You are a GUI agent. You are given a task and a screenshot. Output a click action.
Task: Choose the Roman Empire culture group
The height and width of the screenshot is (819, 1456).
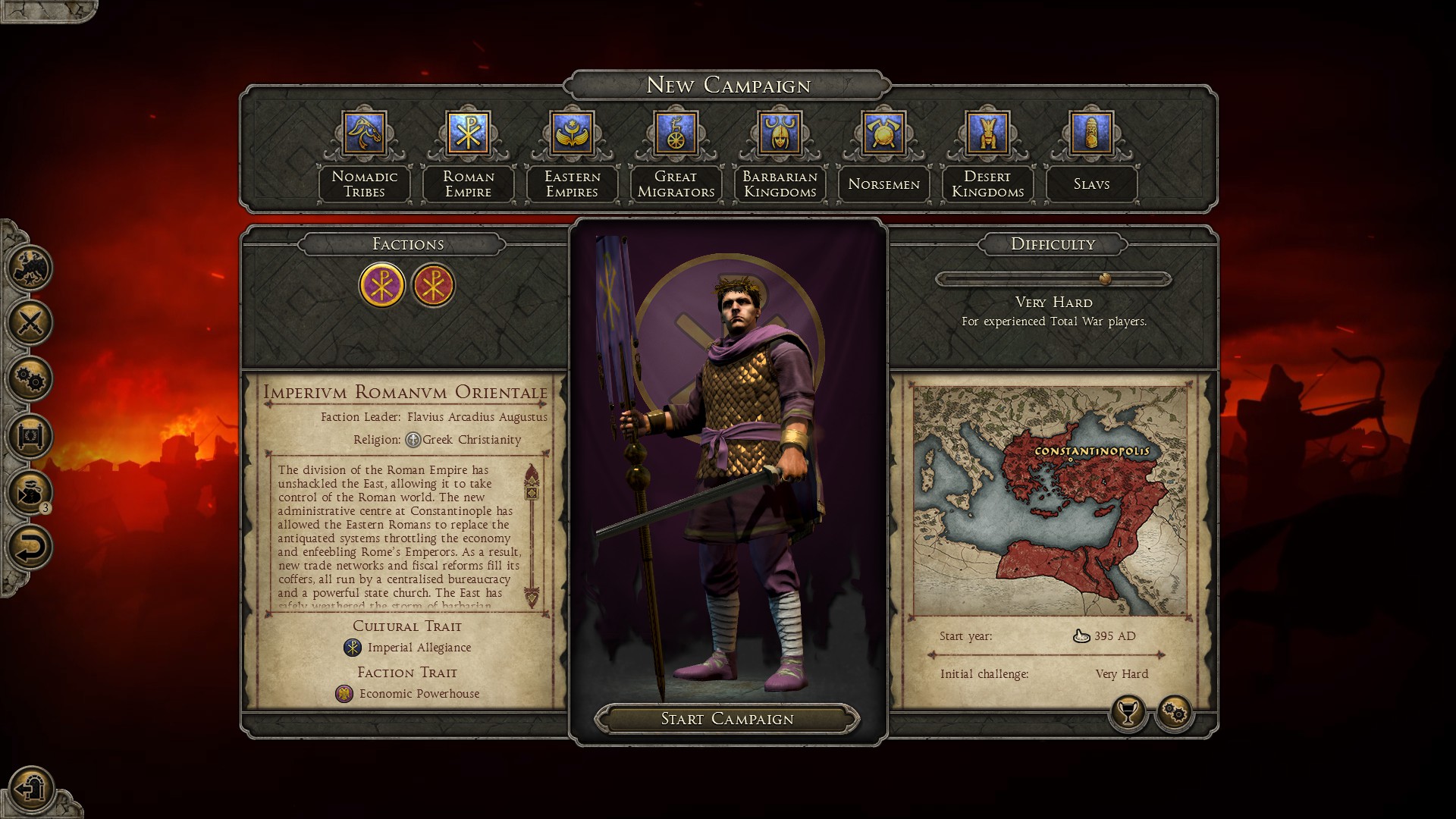point(469,133)
